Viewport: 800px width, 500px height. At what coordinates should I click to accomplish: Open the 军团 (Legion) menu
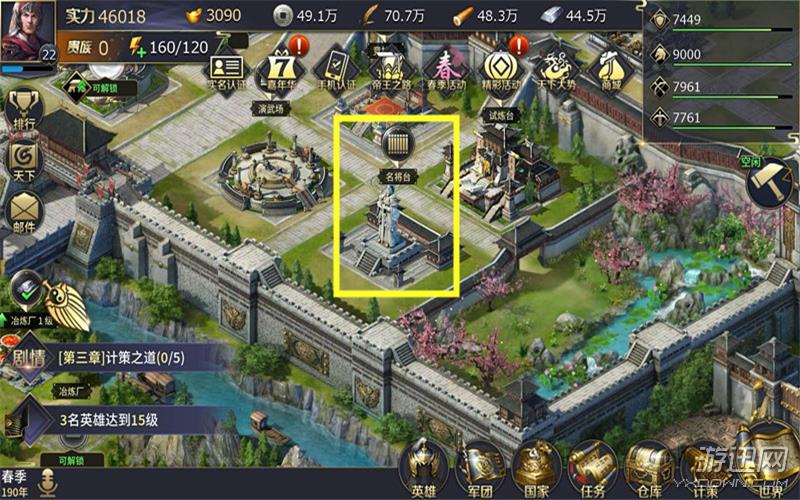[481, 465]
